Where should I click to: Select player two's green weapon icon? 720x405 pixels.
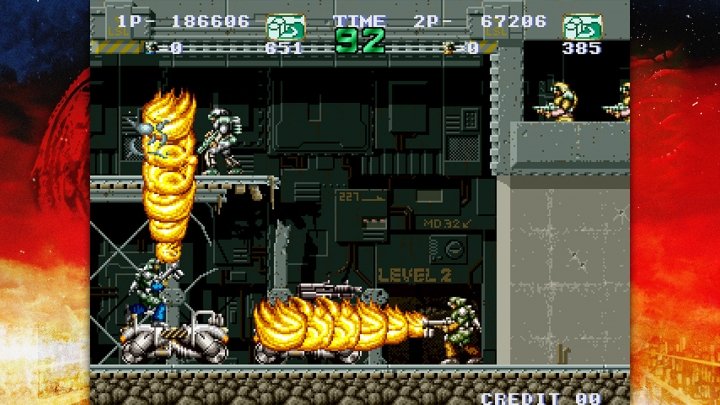click(x=581, y=26)
